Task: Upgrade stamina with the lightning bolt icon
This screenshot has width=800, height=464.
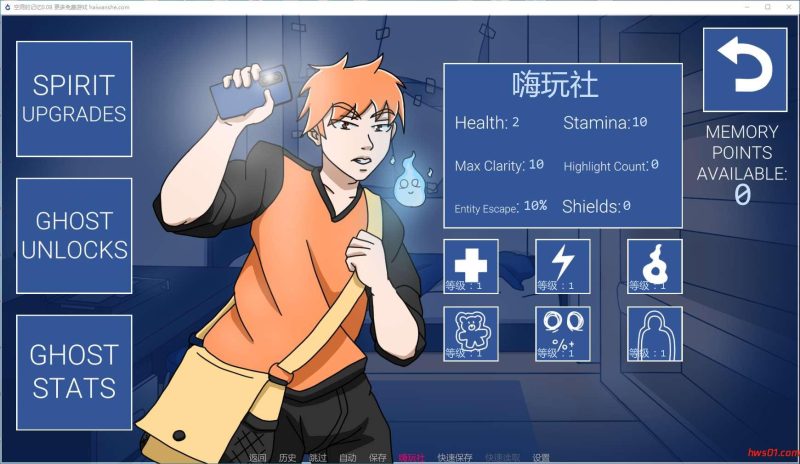Action: pyautogui.click(x=563, y=266)
